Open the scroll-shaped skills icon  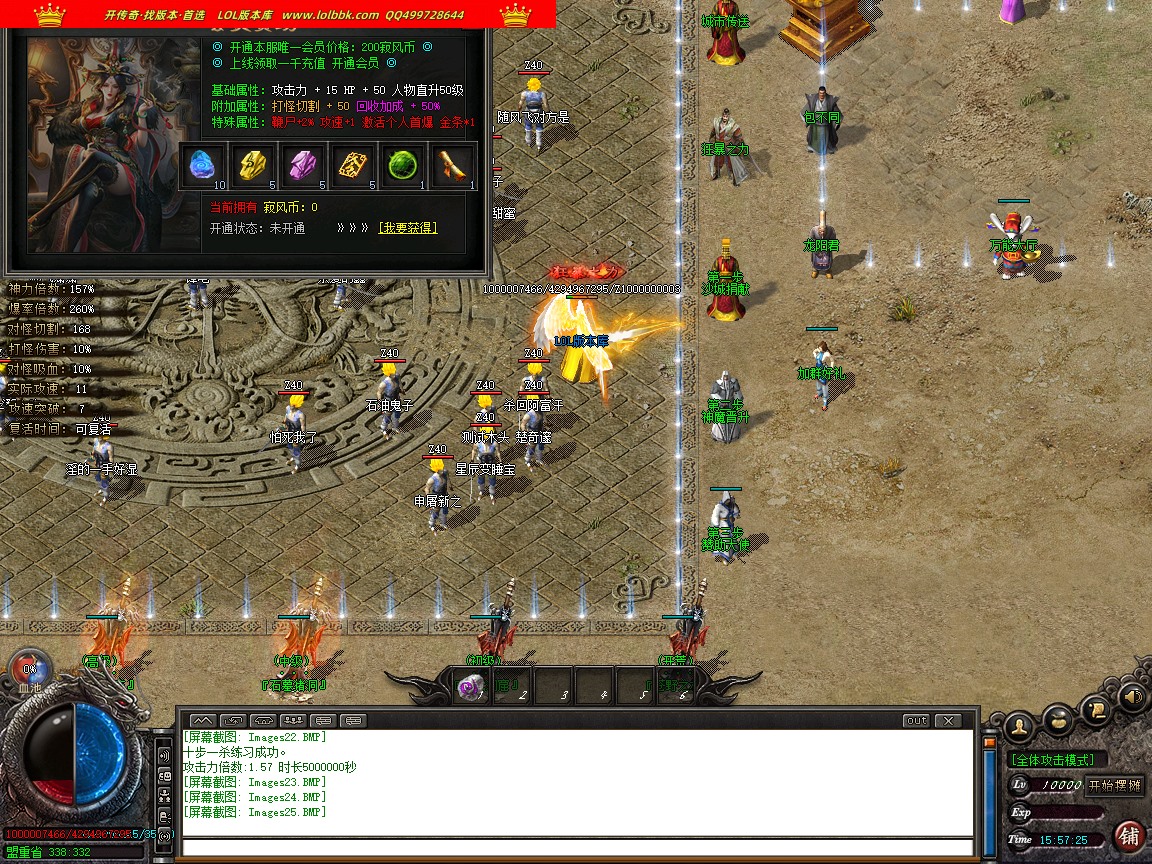1097,710
